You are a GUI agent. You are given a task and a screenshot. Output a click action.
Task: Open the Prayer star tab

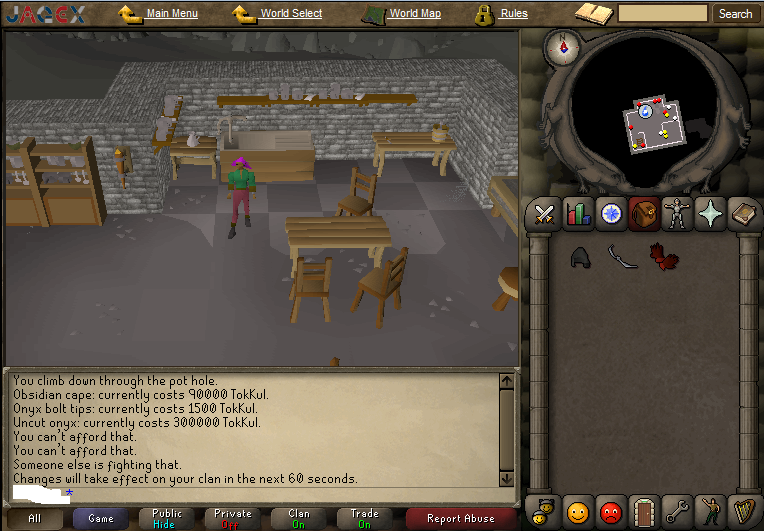[710, 214]
